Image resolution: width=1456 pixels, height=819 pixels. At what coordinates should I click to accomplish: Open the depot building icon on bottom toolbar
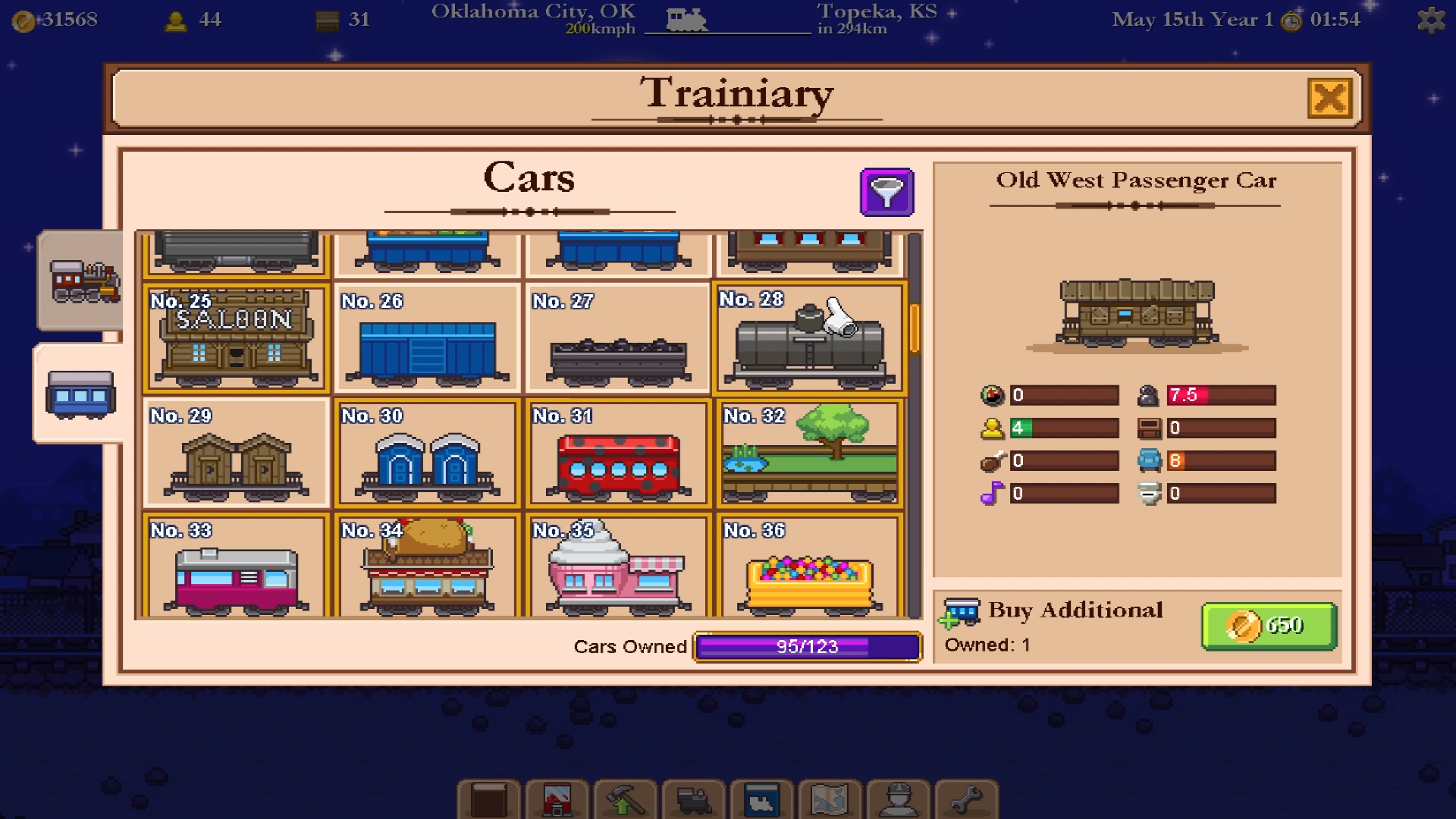pos(559,799)
